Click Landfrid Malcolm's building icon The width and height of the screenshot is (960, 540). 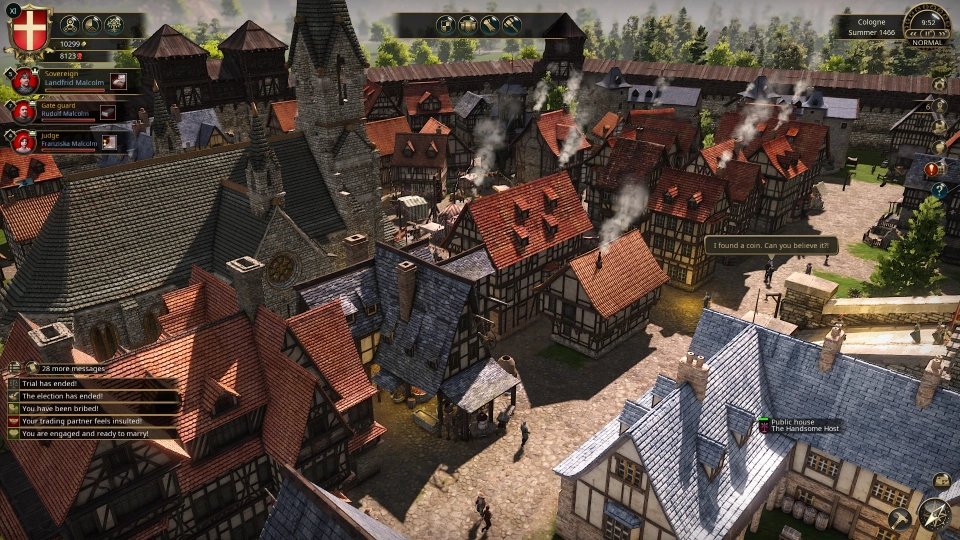(119, 81)
